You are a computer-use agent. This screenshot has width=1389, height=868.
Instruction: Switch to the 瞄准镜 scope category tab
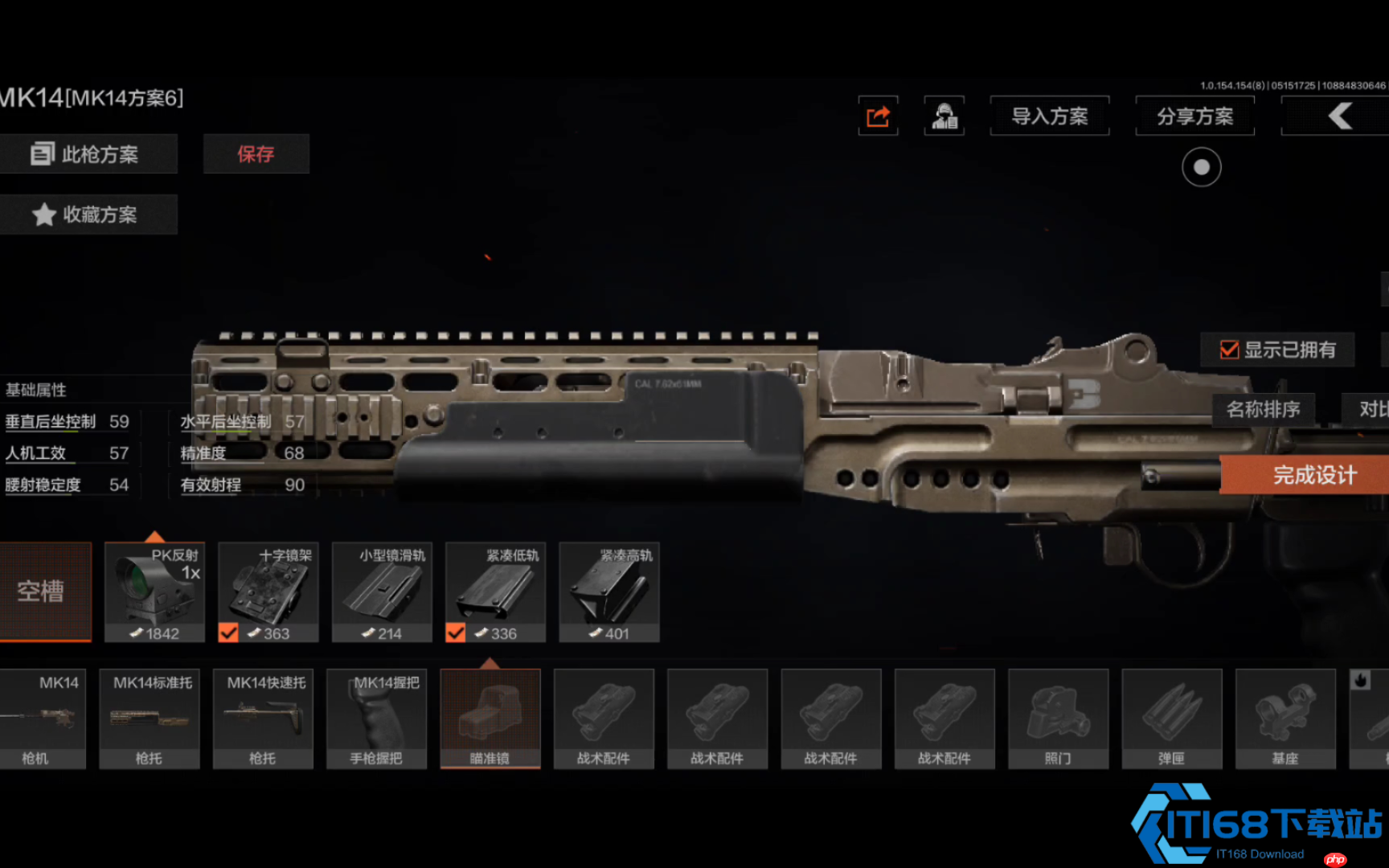pos(490,718)
